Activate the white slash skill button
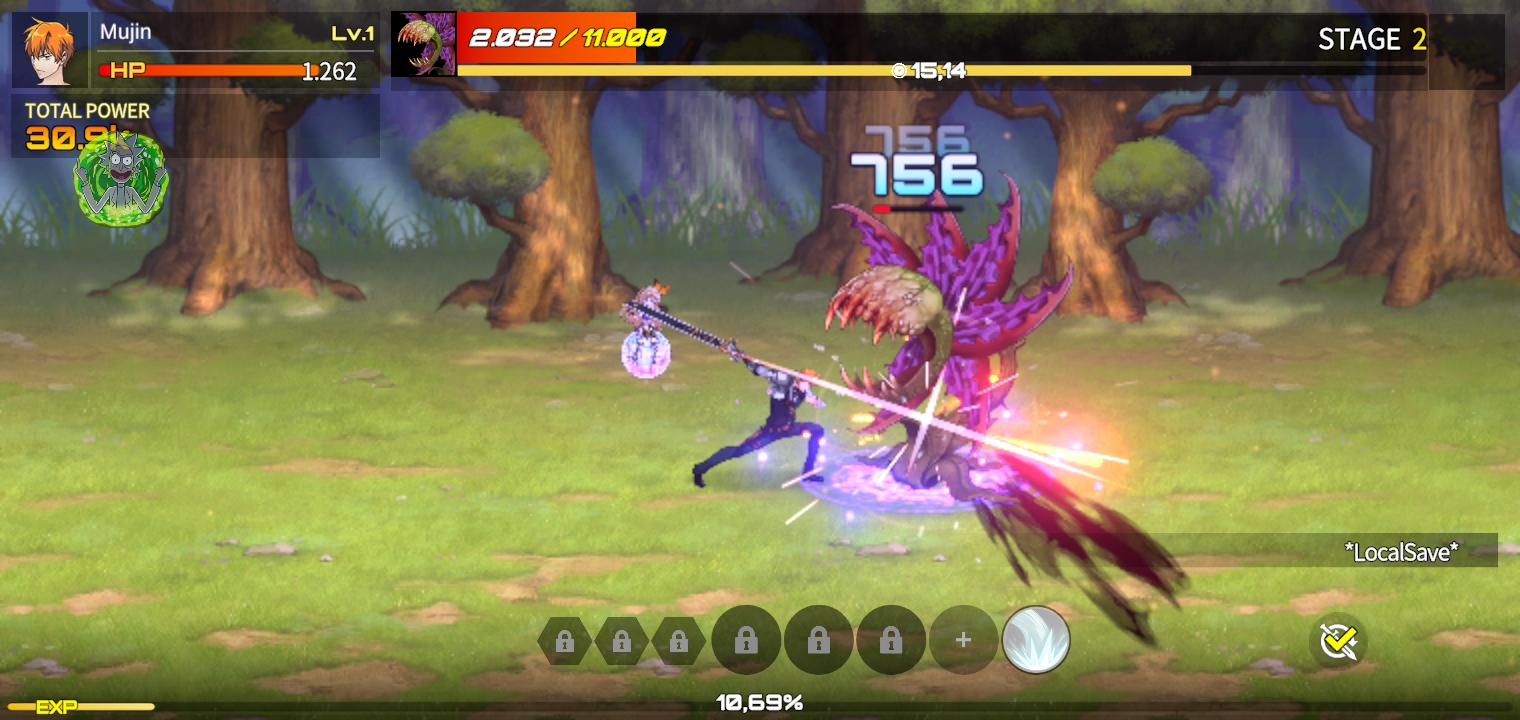Viewport: 1520px width, 720px height. click(x=1036, y=640)
